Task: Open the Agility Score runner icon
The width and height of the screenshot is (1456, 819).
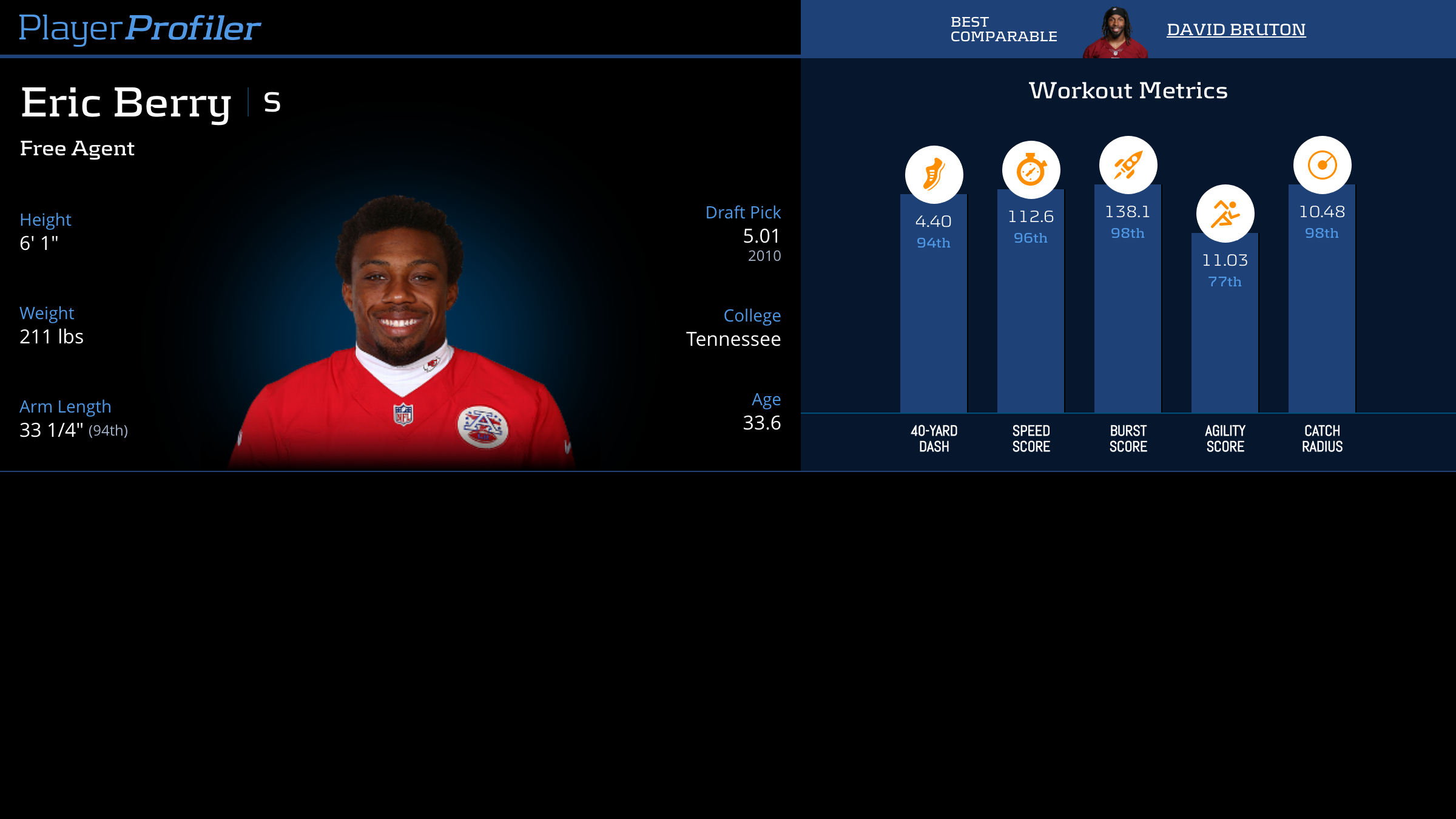Action: [x=1225, y=214]
